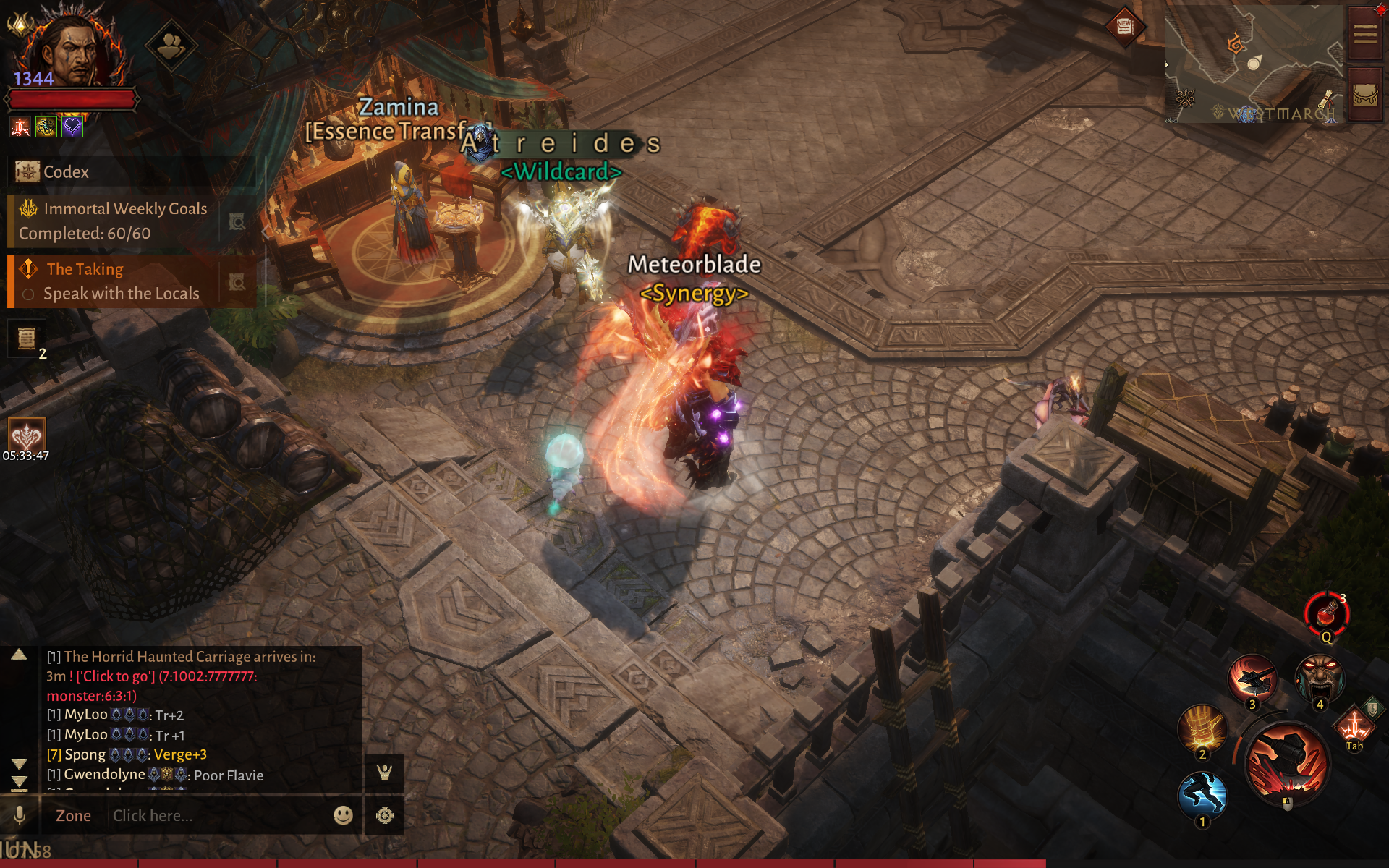Open the chat settings gear icon
The image size is (1389, 868).
[385, 815]
